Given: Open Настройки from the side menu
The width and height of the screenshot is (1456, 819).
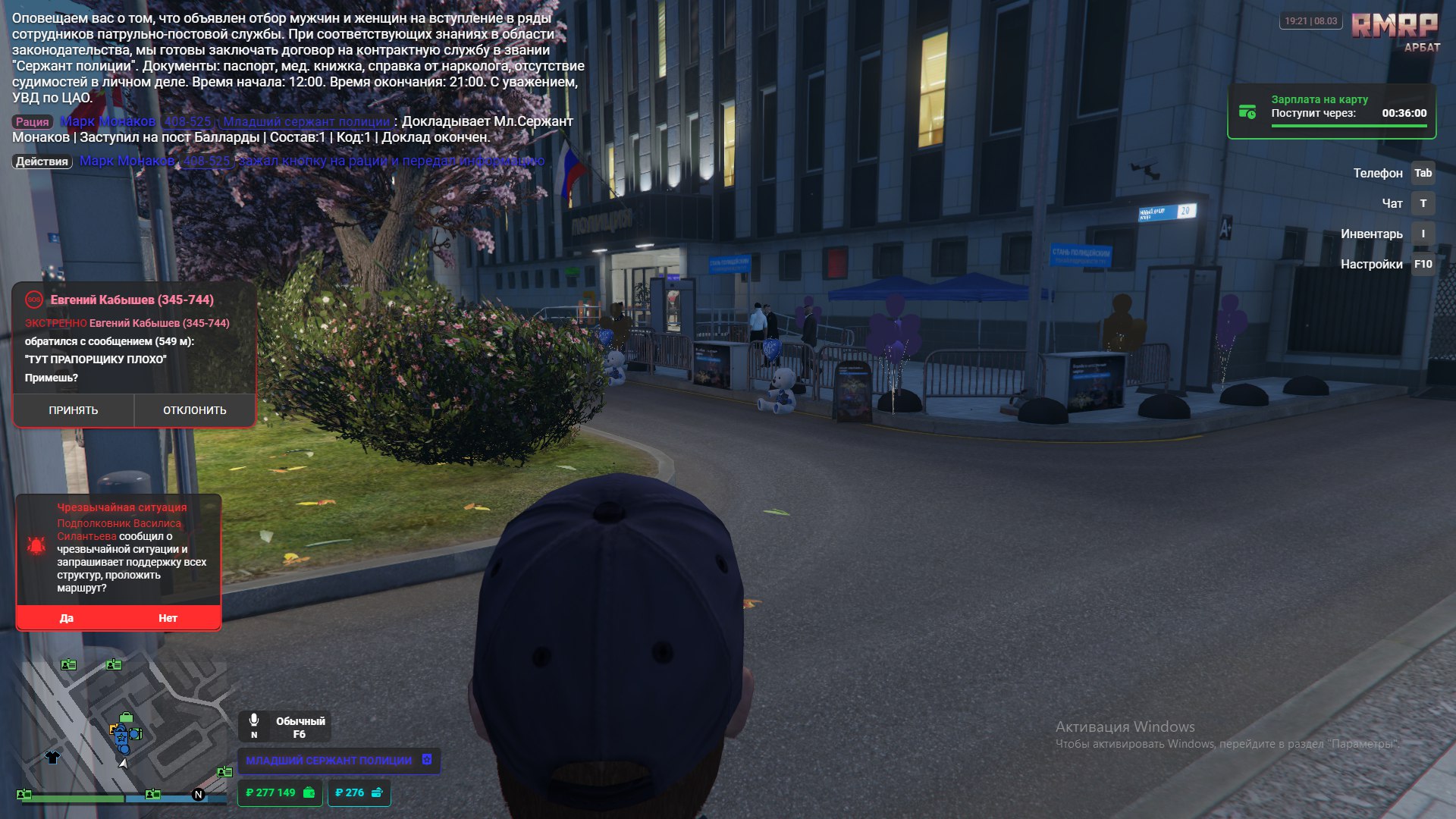Looking at the screenshot, I should tap(1371, 264).
